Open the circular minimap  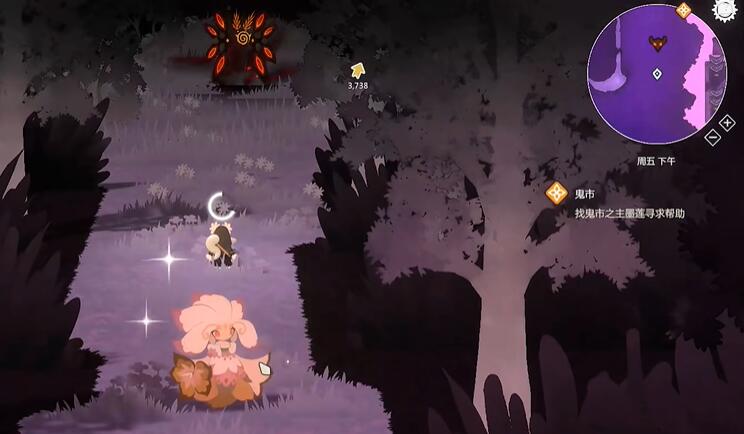coord(655,74)
